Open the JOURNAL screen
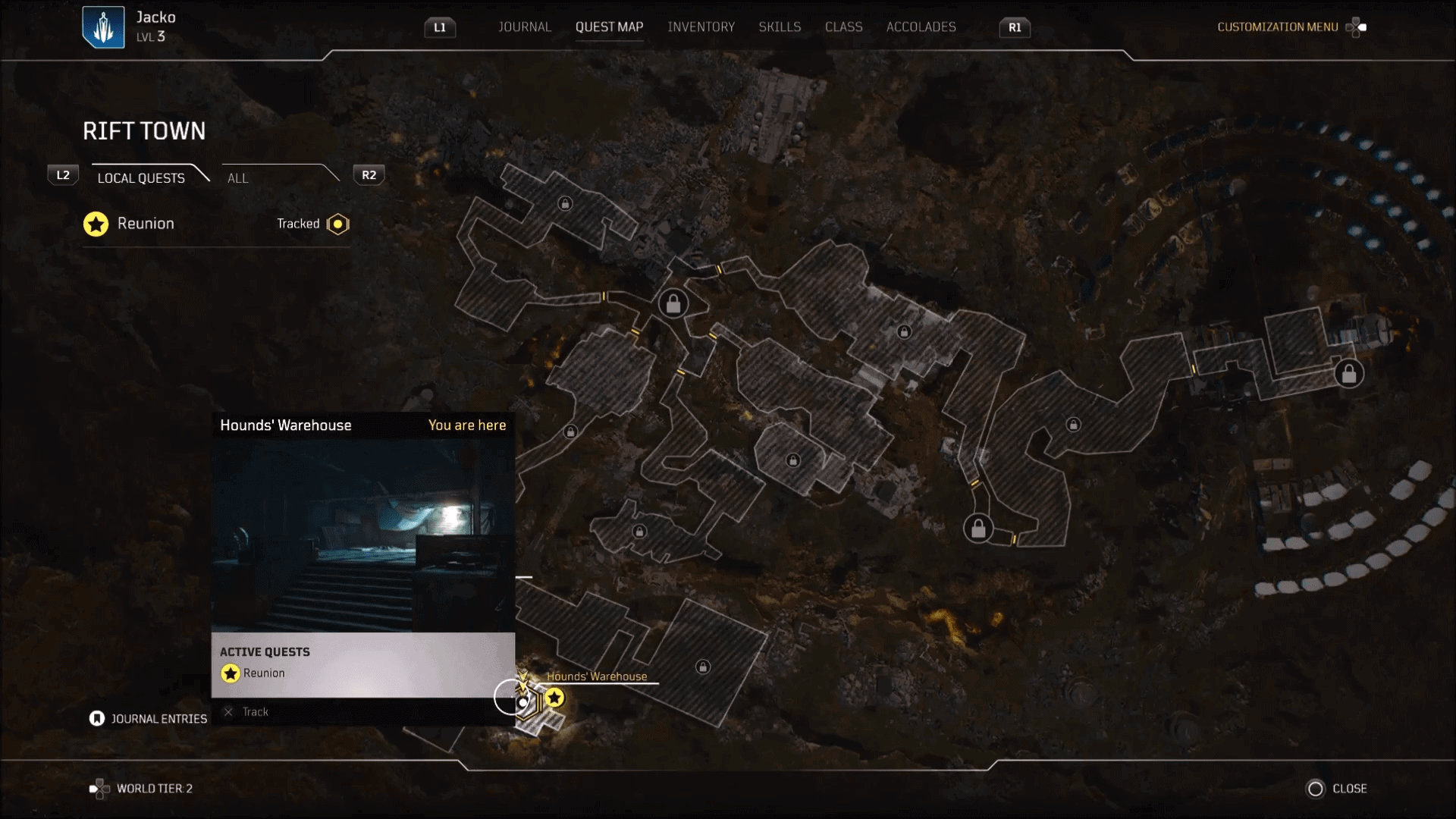Viewport: 1456px width, 819px height. point(525,27)
